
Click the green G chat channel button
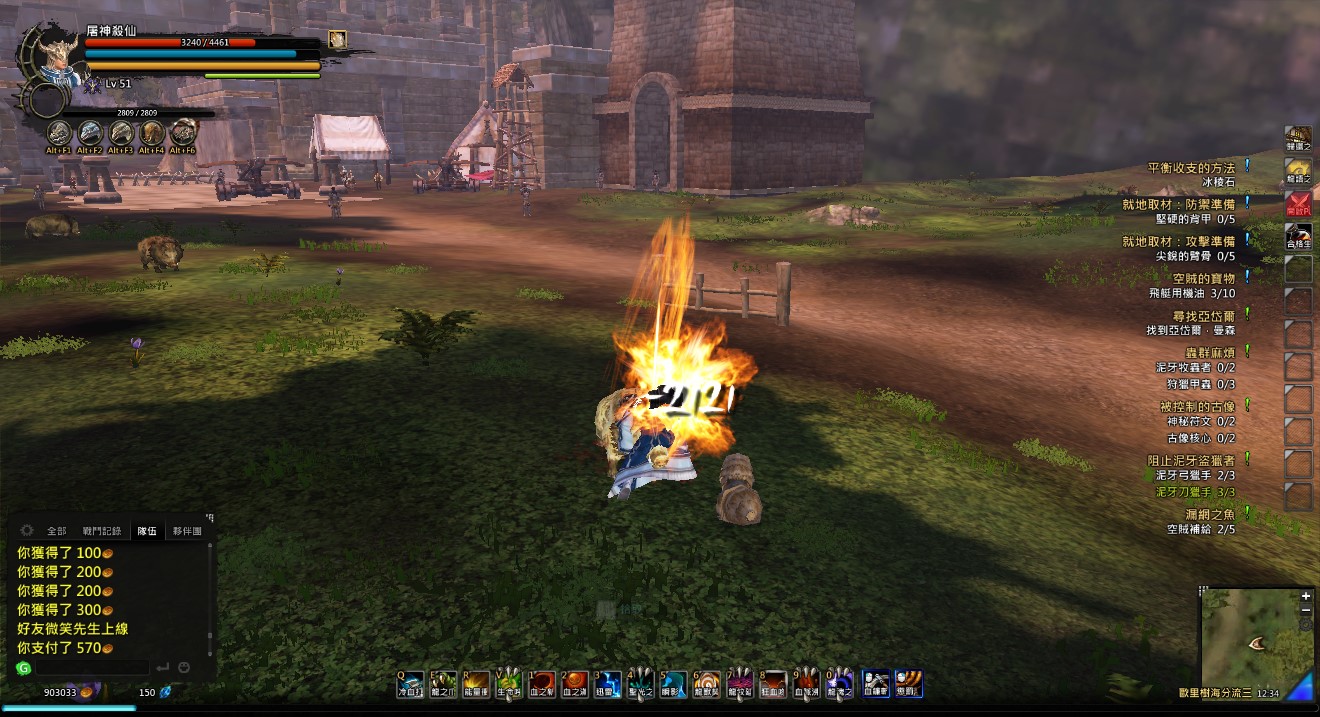click(x=24, y=667)
